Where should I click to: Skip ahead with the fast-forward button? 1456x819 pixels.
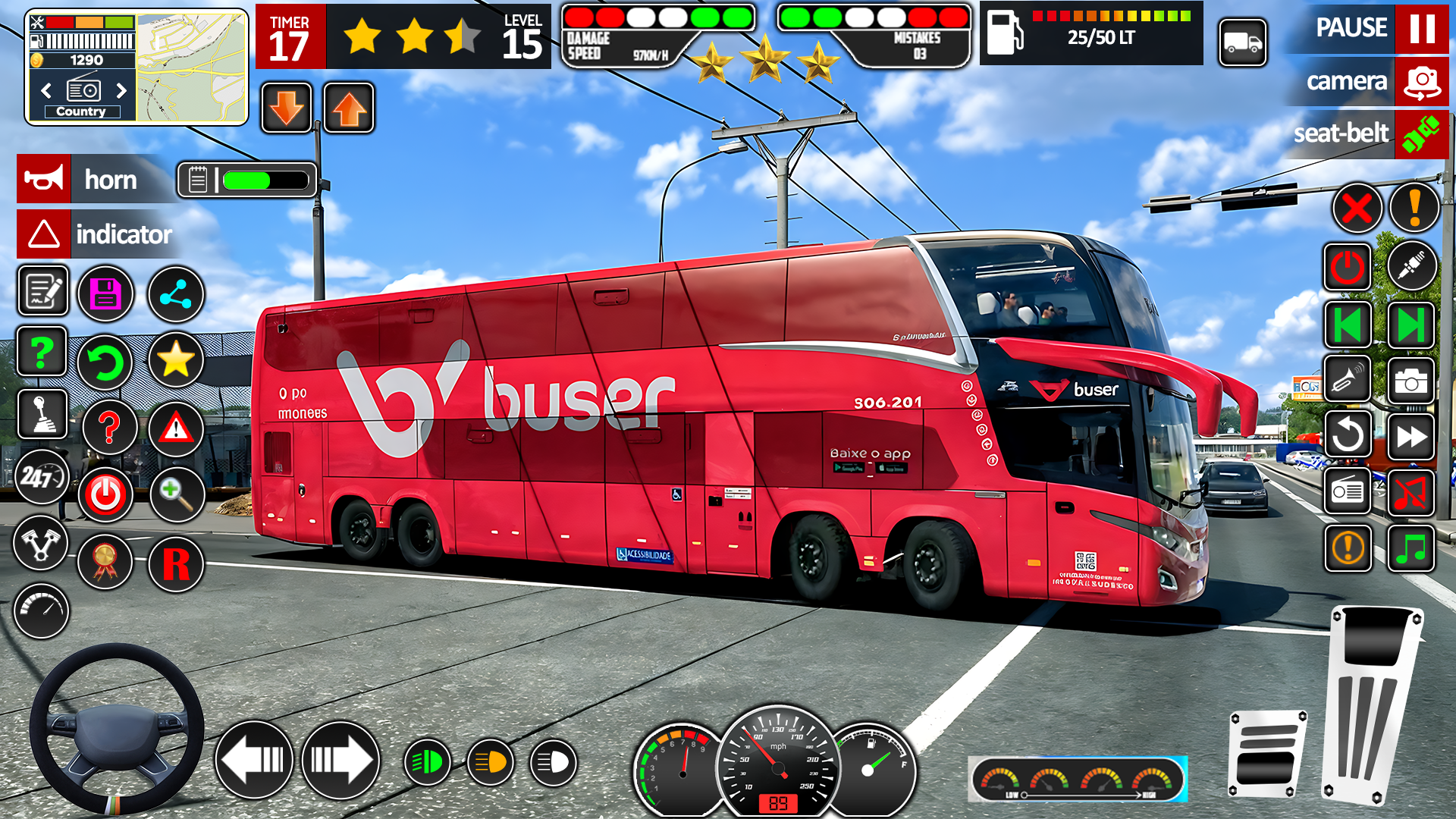pos(1410,436)
